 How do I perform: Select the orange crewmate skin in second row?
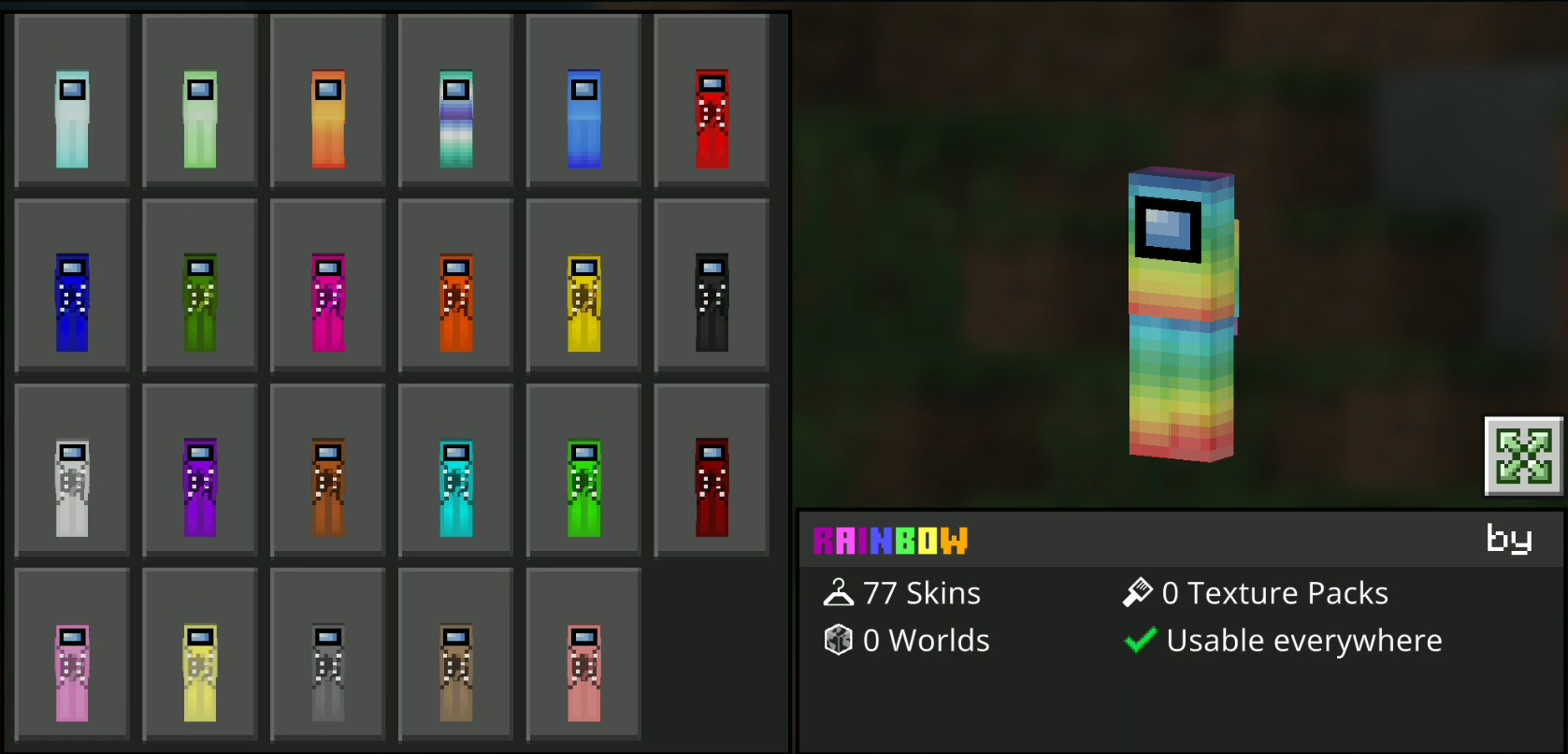point(455,283)
